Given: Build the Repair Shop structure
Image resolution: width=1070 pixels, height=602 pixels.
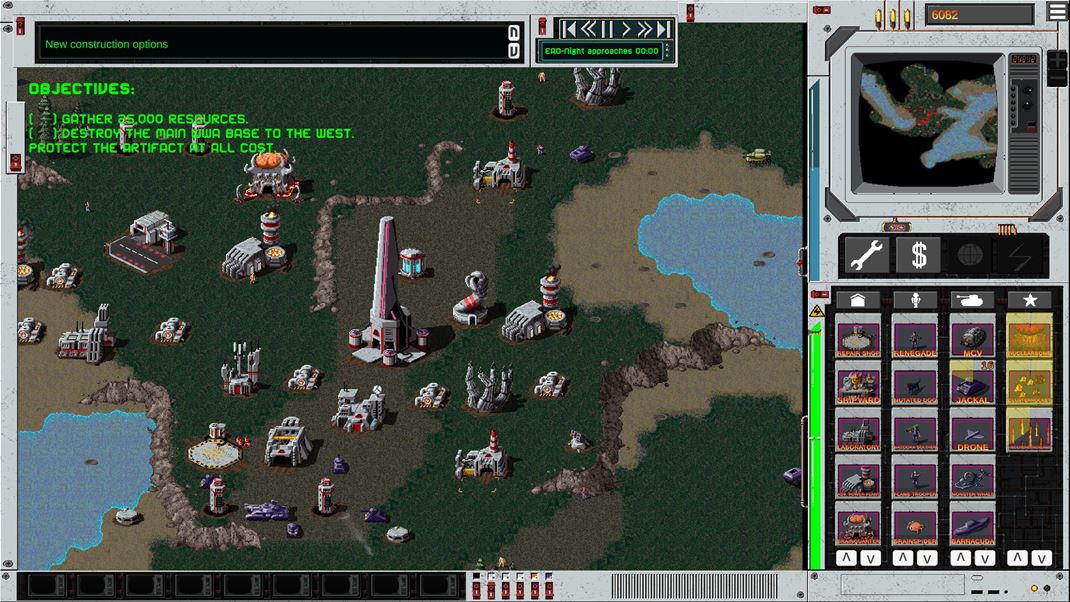Looking at the screenshot, I should (x=858, y=338).
